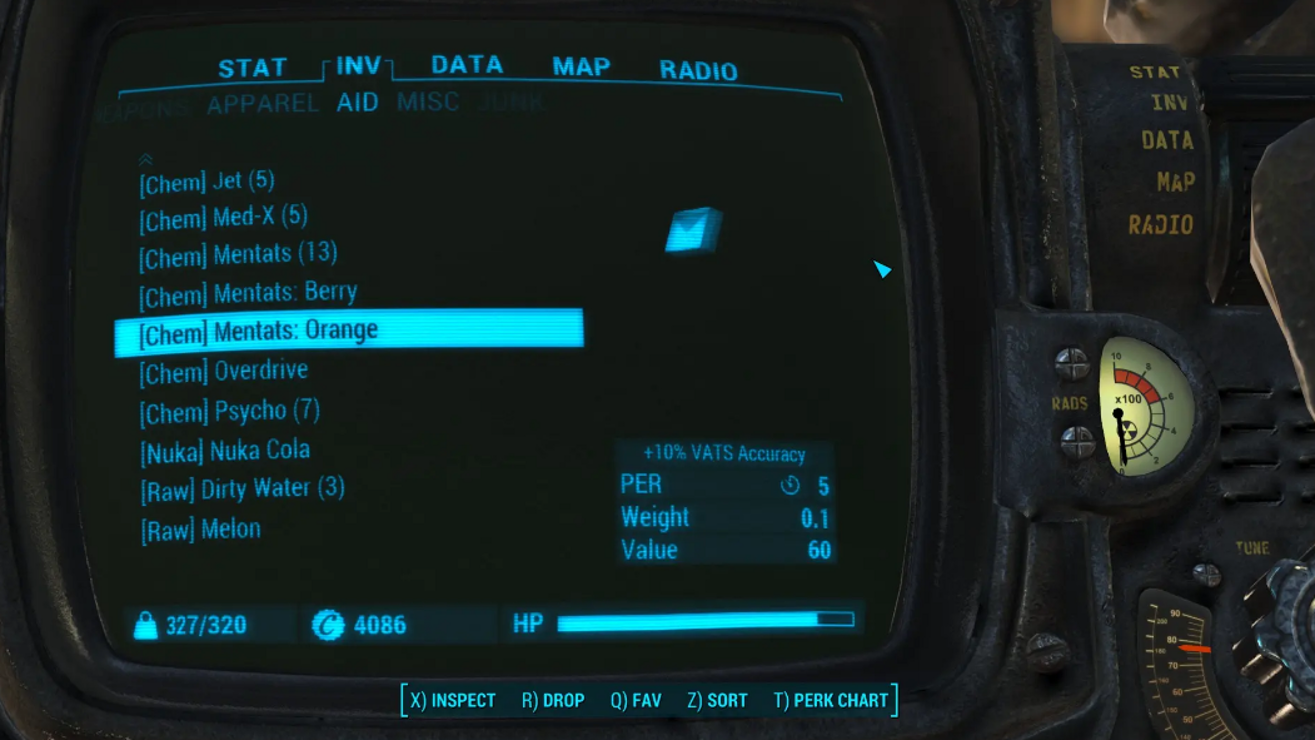1315x740 pixels.
Task: Choose the Med-X item row
Action: pyautogui.click(x=223, y=217)
